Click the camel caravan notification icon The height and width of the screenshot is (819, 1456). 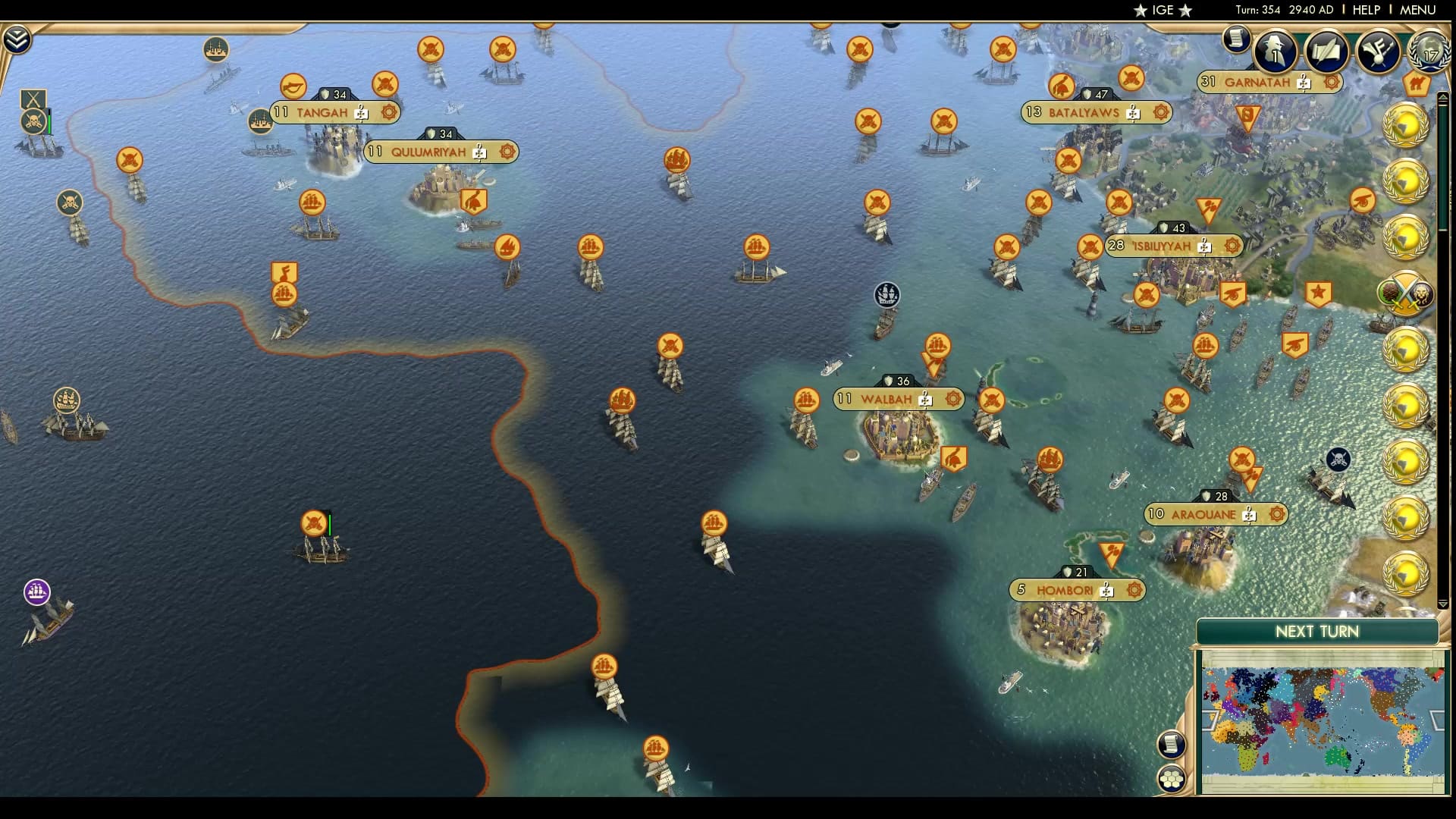point(1415,86)
